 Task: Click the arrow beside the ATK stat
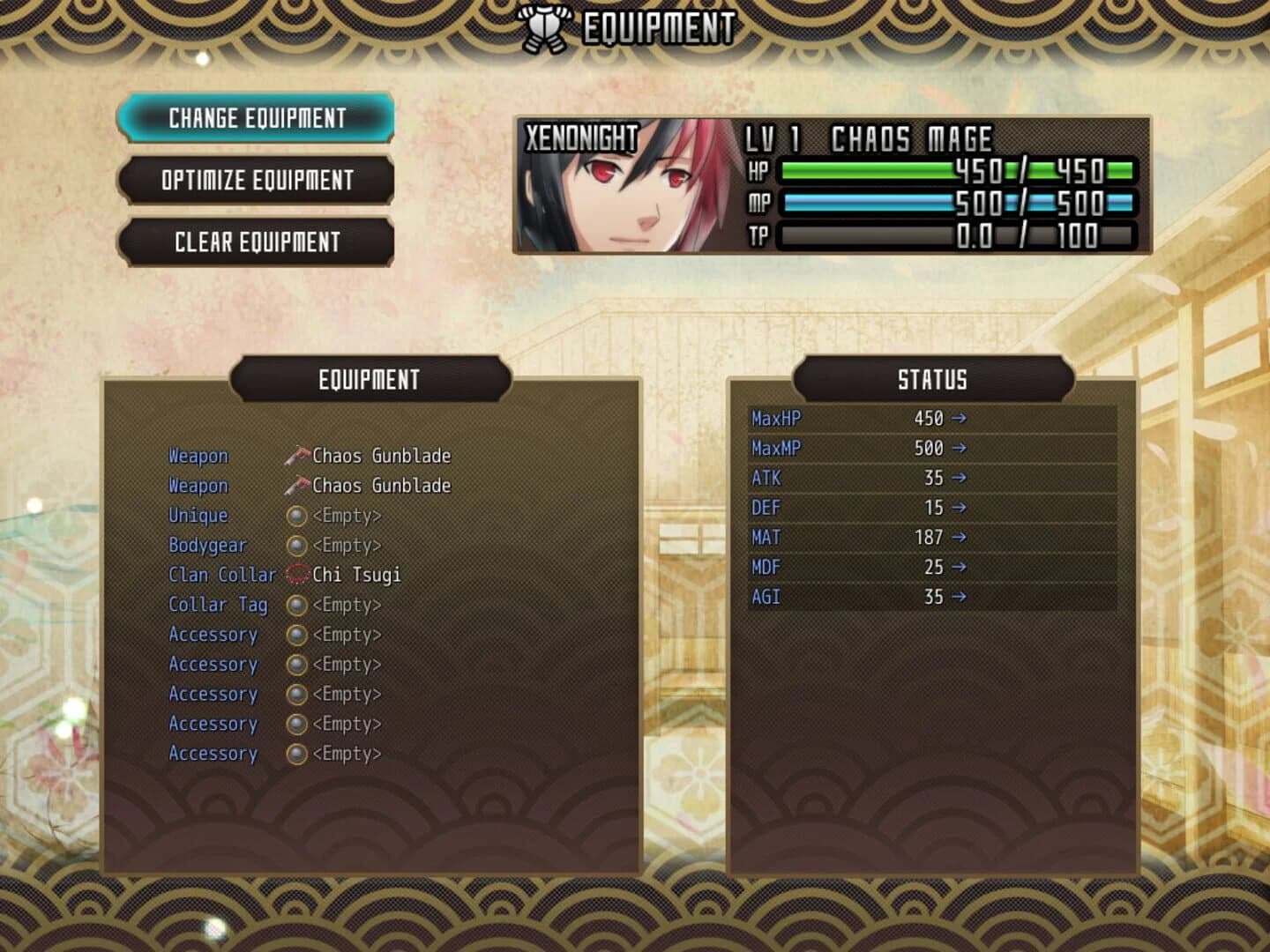[958, 478]
